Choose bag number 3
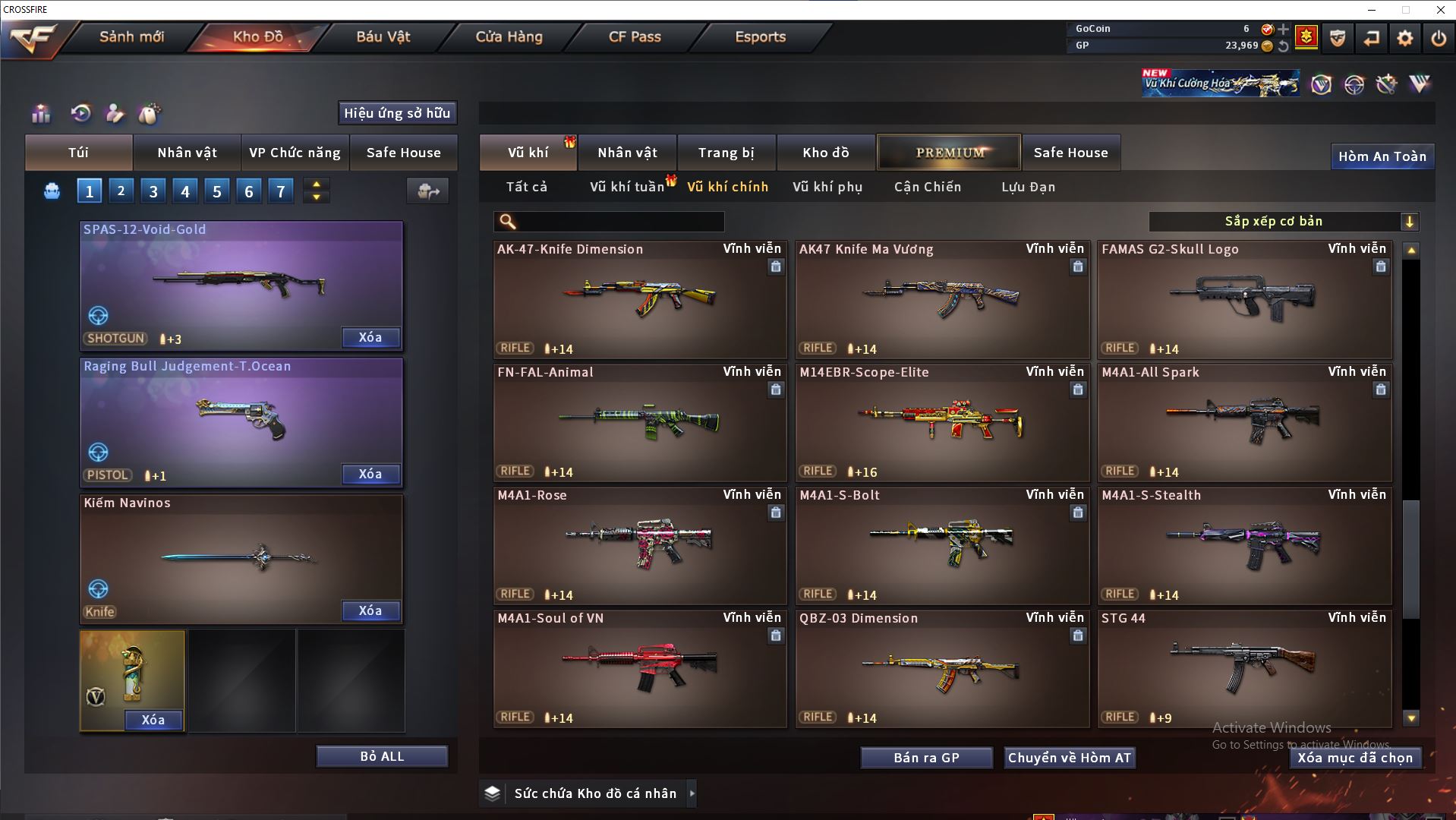 coord(153,191)
